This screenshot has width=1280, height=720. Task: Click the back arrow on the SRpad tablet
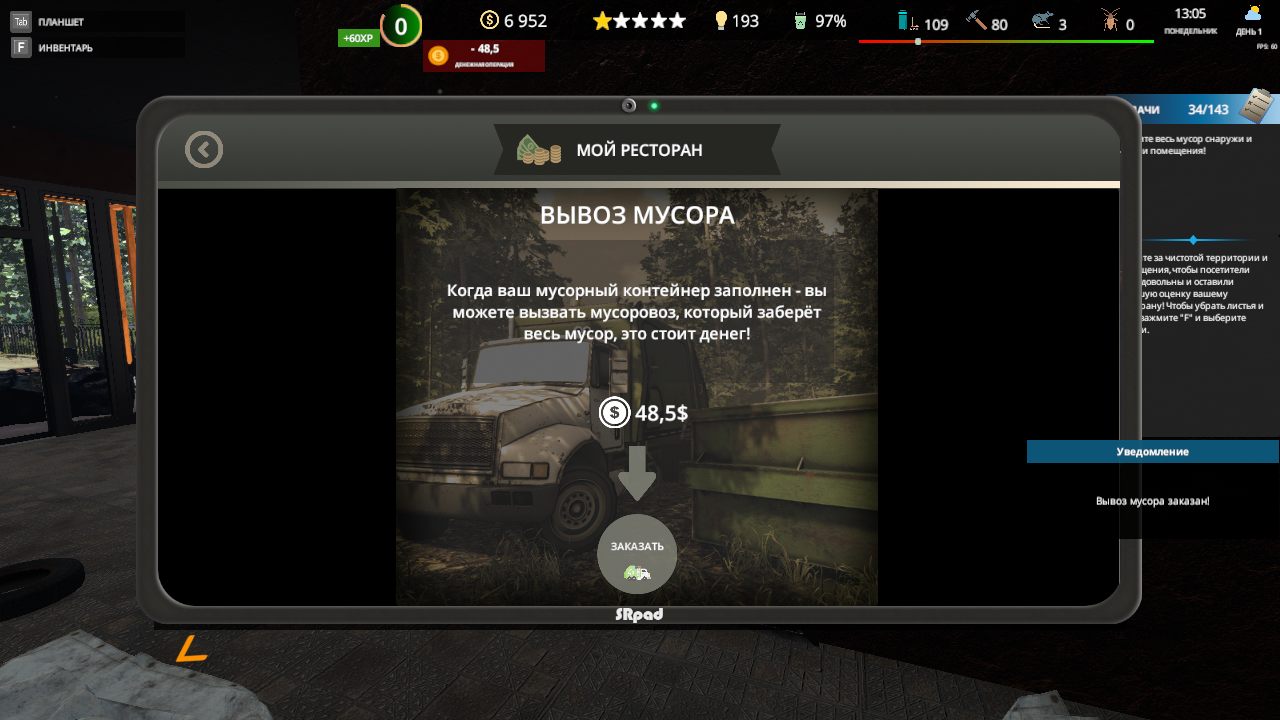click(x=204, y=149)
